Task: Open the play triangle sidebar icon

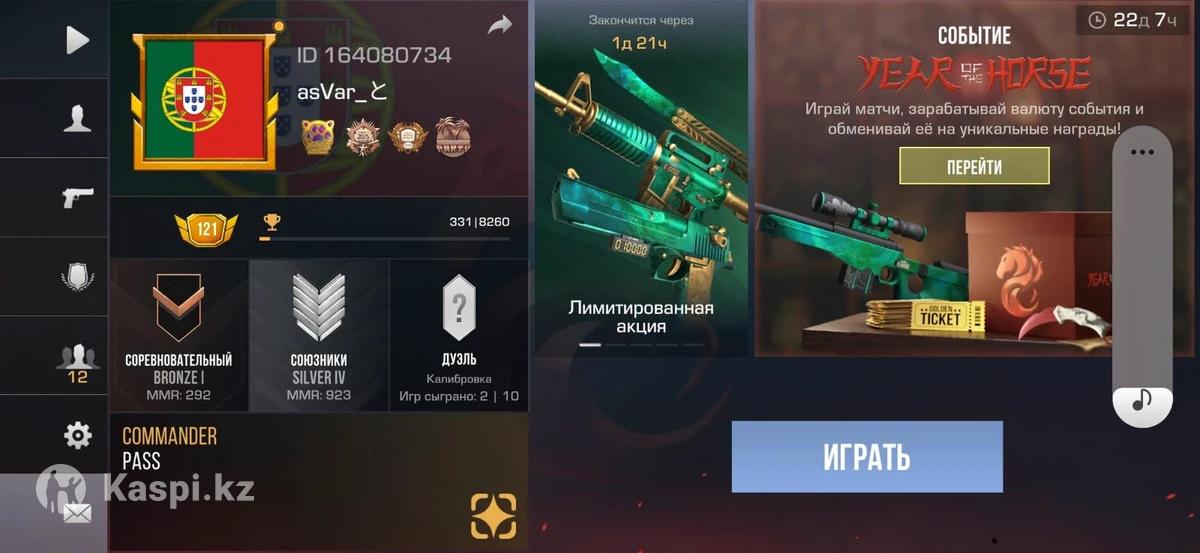Action: click(77, 40)
